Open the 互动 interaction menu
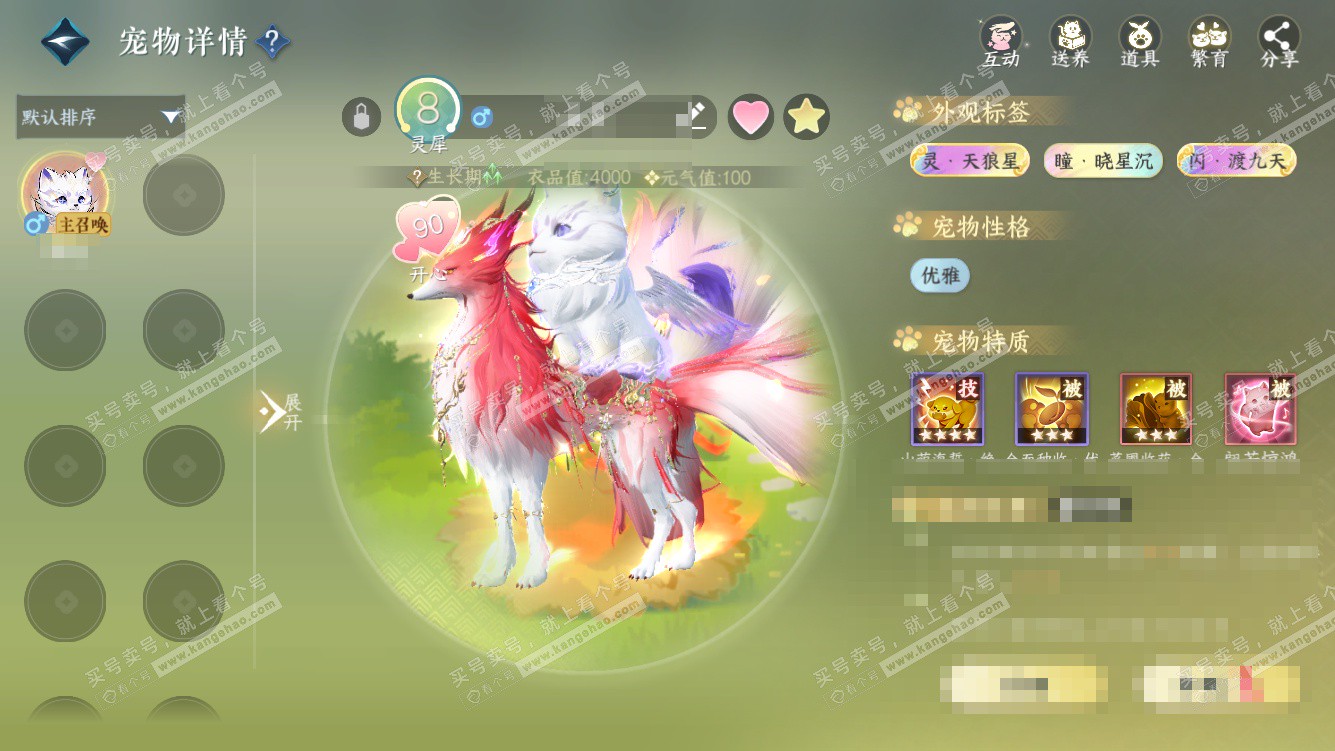 pos(1000,42)
